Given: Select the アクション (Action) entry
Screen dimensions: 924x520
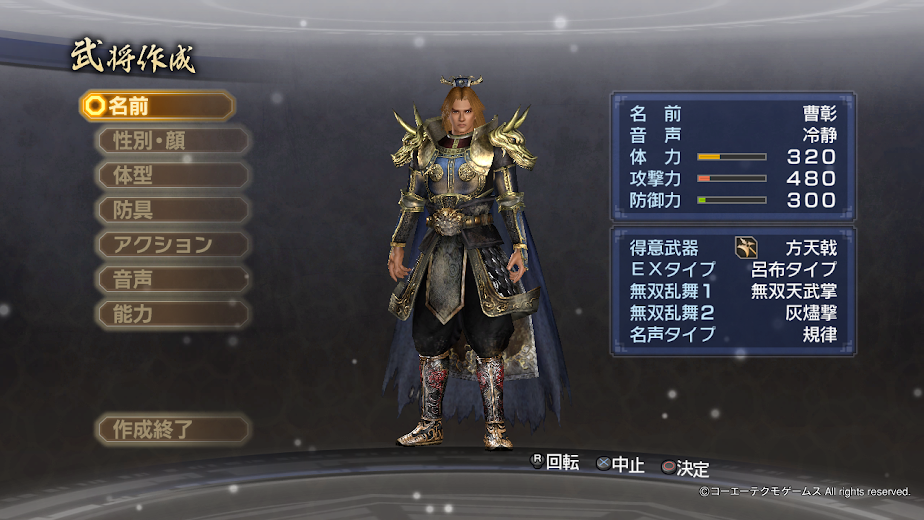Looking at the screenshot, I should (x=172, y=244).
